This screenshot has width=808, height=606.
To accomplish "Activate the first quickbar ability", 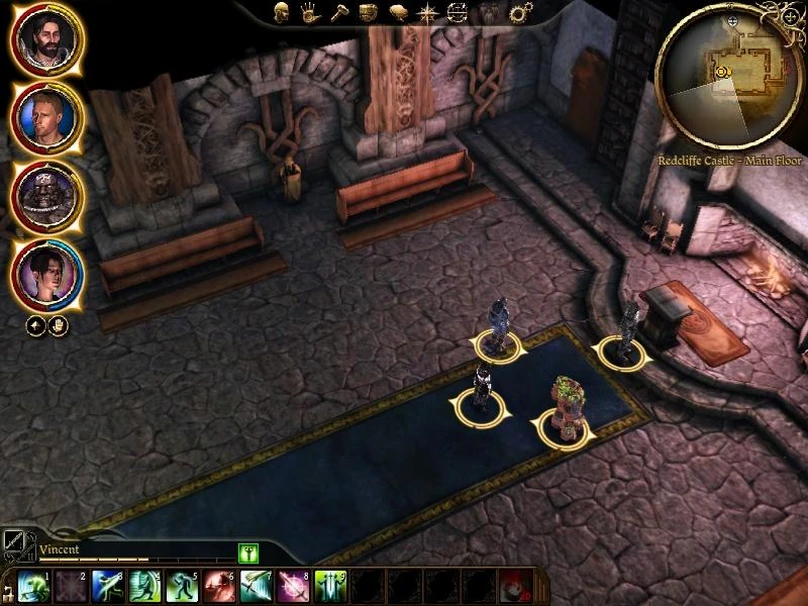I will pyautogui.click(x=33, y=586).
